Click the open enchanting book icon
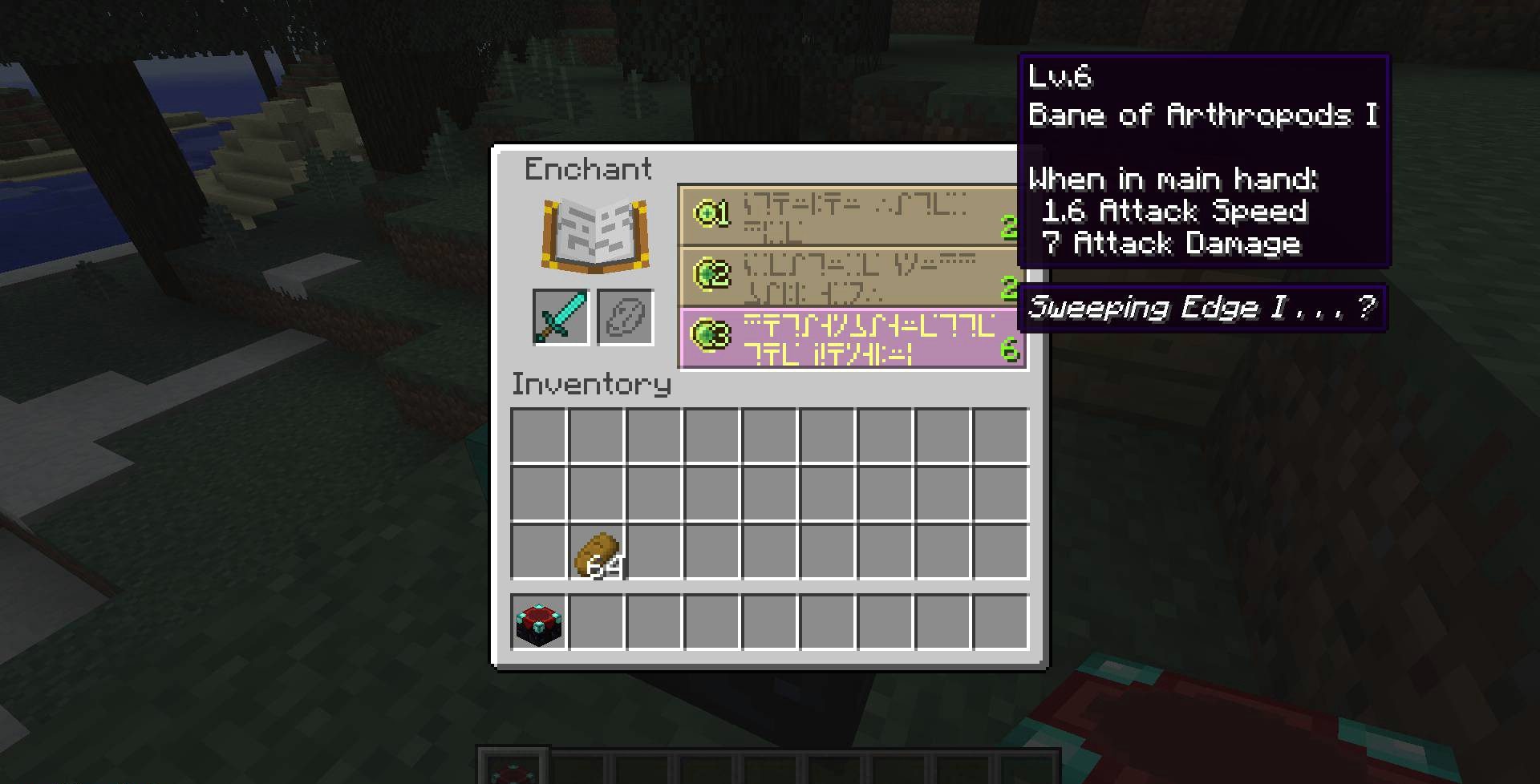 pyautogui.click(x=595, y=234)
